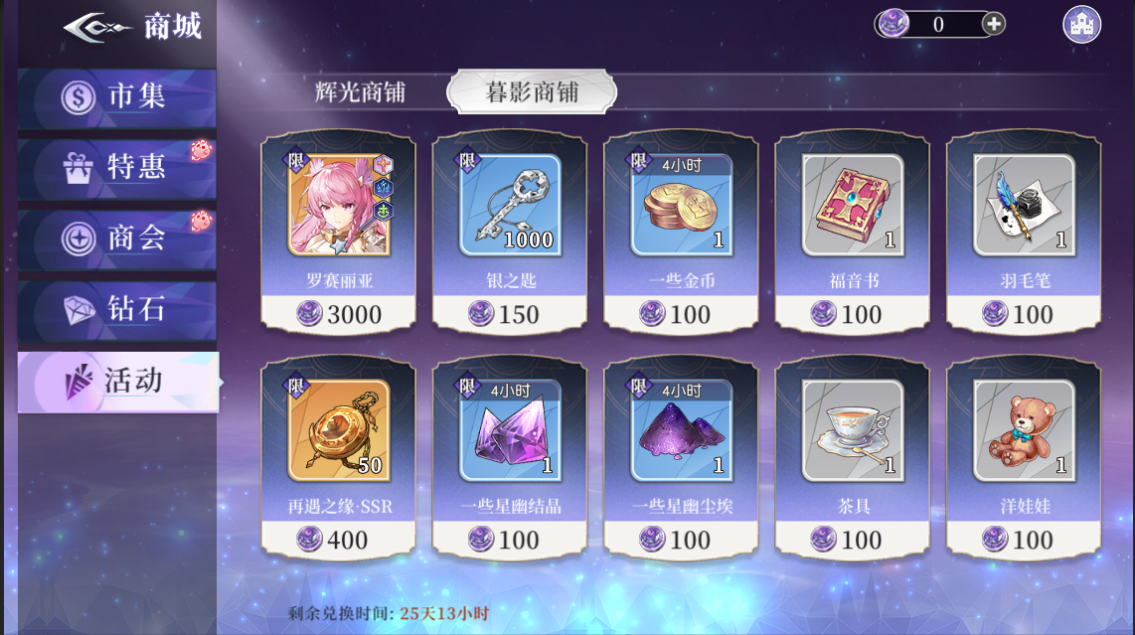Screen dimensions: 1135x635
Task: Pick the 茶具 teacup item
Action: (852, 457)
